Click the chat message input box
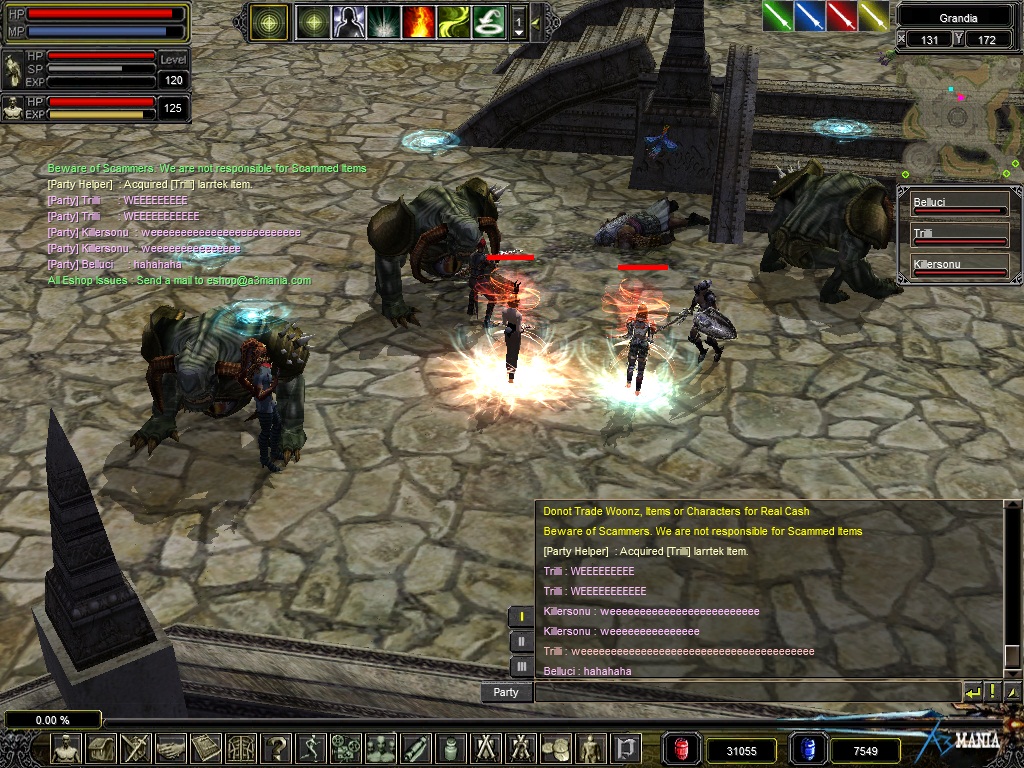This screenshot has height=768, width=1024. click(747, 692)
